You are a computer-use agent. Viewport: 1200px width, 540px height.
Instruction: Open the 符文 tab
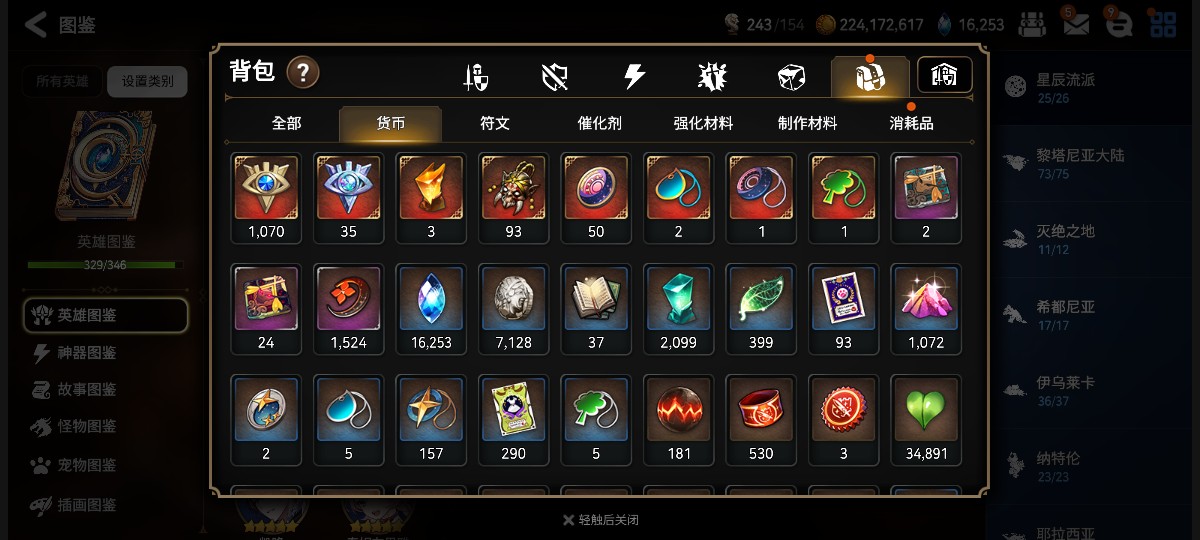(495, 123)
